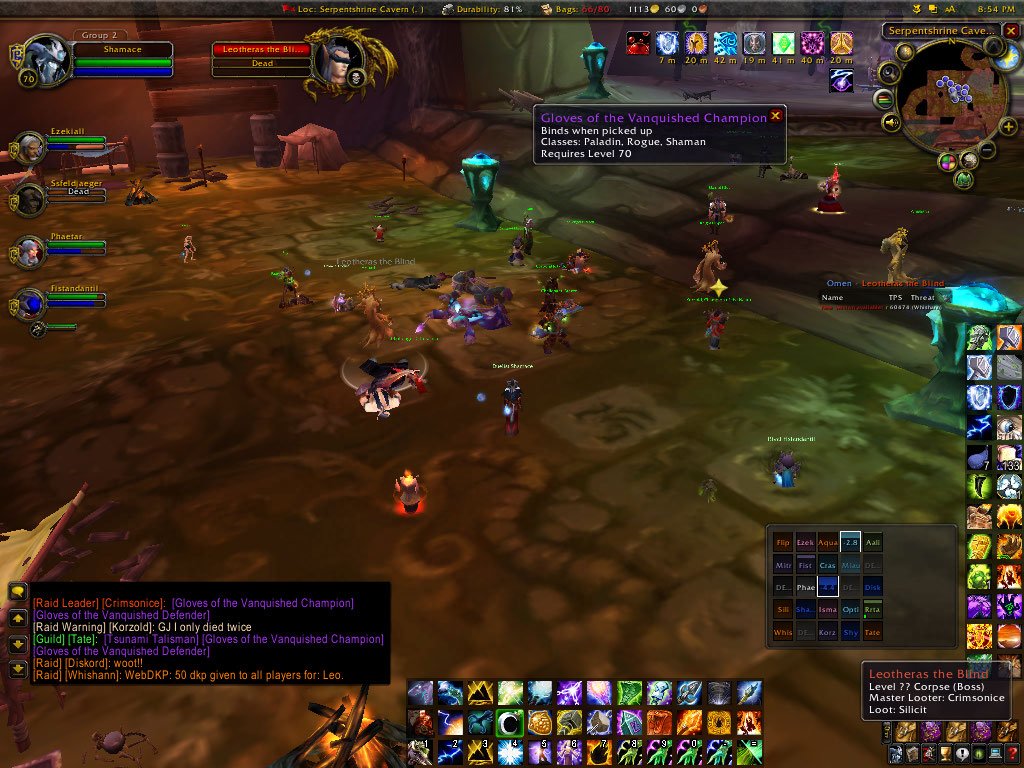Image resolution: width=1024 pixels, height=768 pixels.
Task: Select party member Ezekiall's portrait
Action: click(29, 148)
